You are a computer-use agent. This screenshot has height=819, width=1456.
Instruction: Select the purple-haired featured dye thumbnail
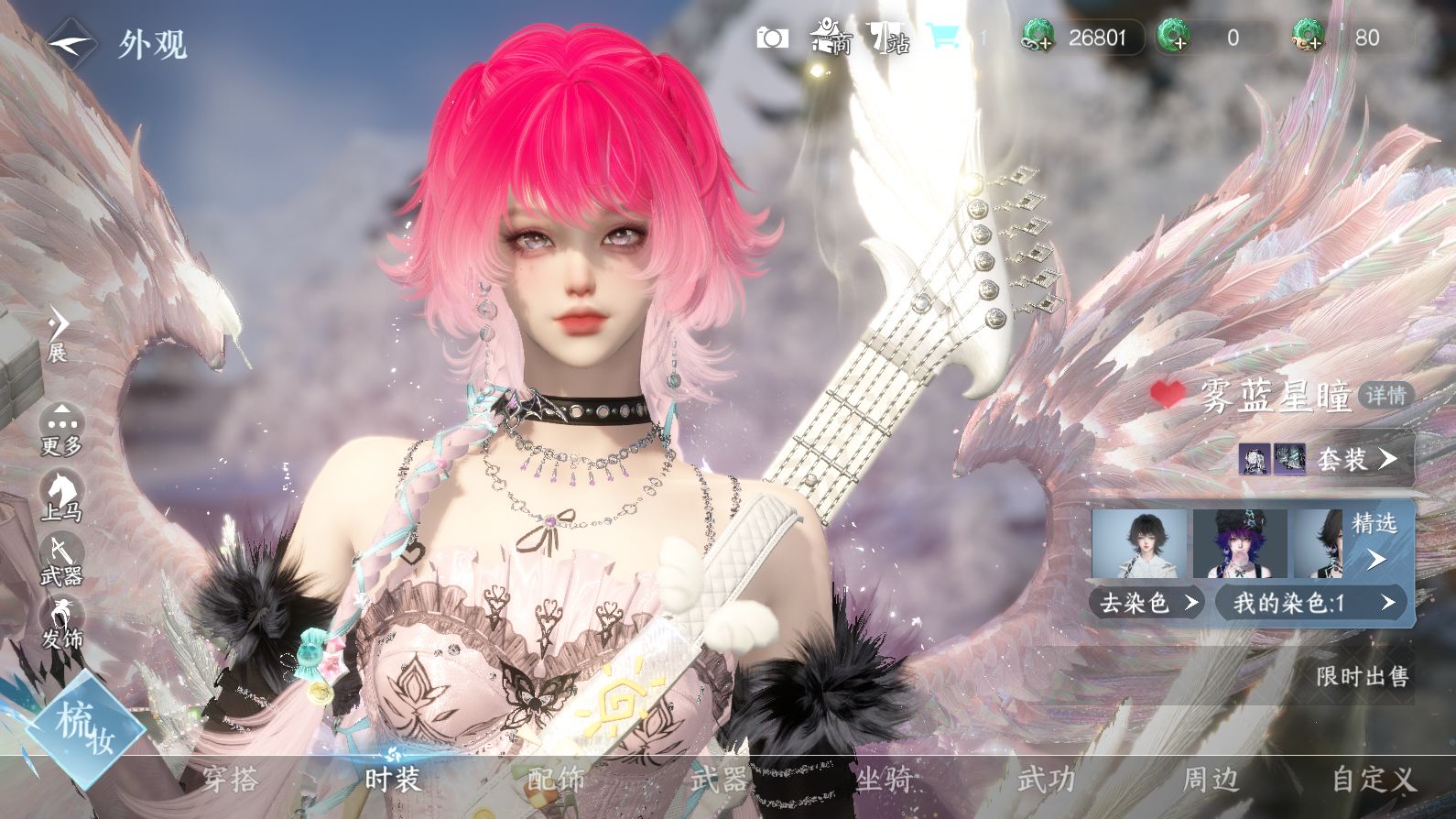pyautogui.click(x=1240, y=543)
